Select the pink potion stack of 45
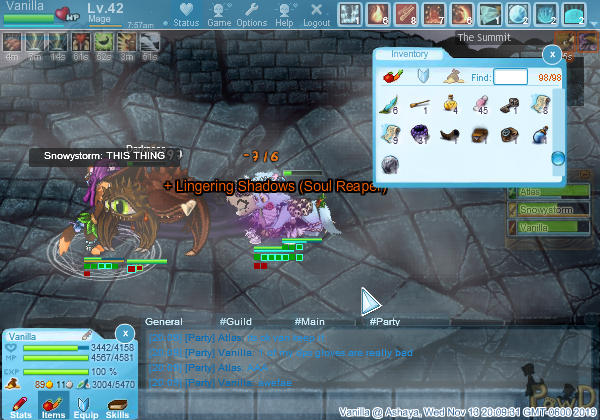 coord(481,103)
